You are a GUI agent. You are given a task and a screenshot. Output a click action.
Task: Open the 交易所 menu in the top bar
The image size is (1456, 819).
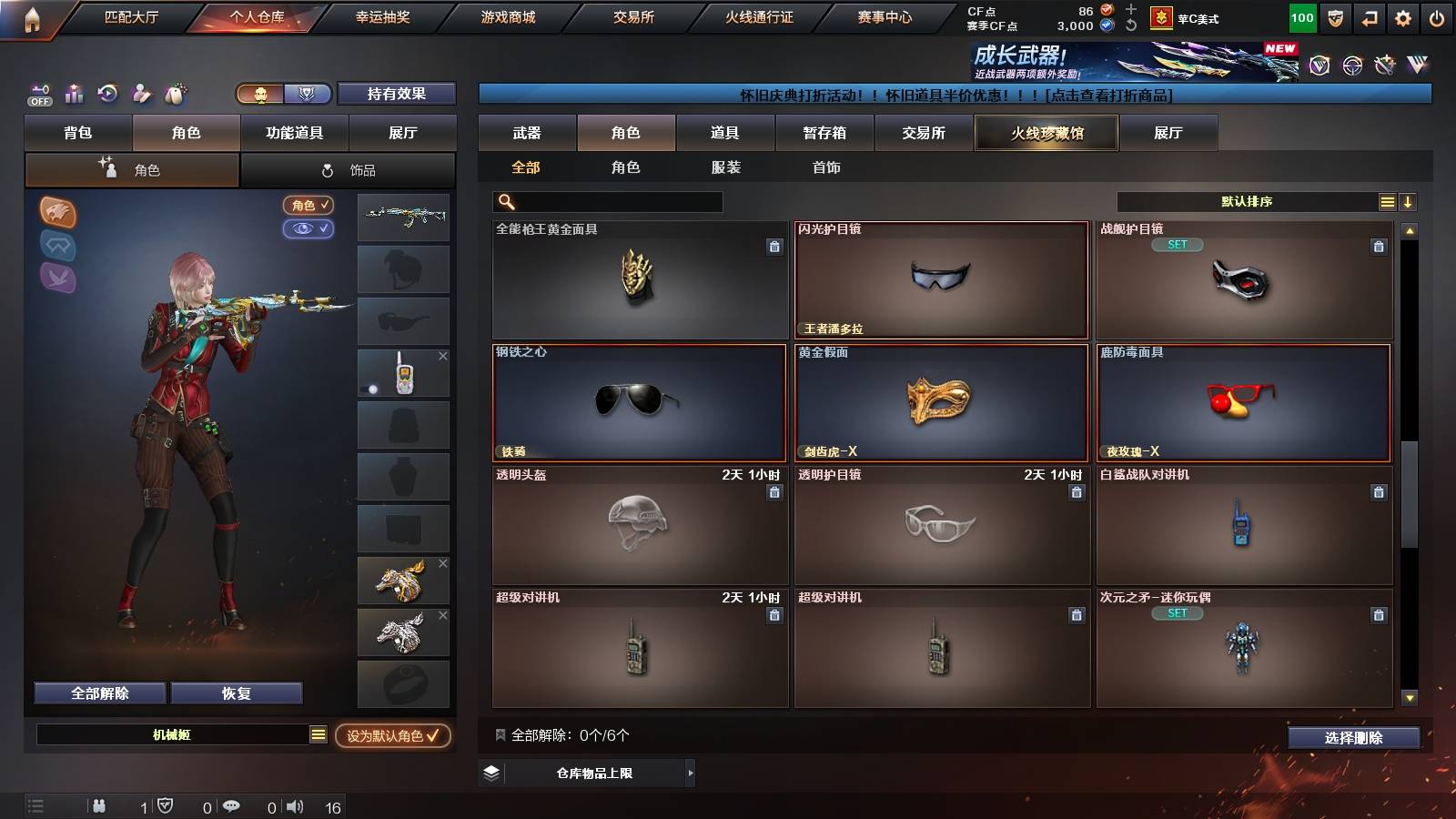pos(635,16)
